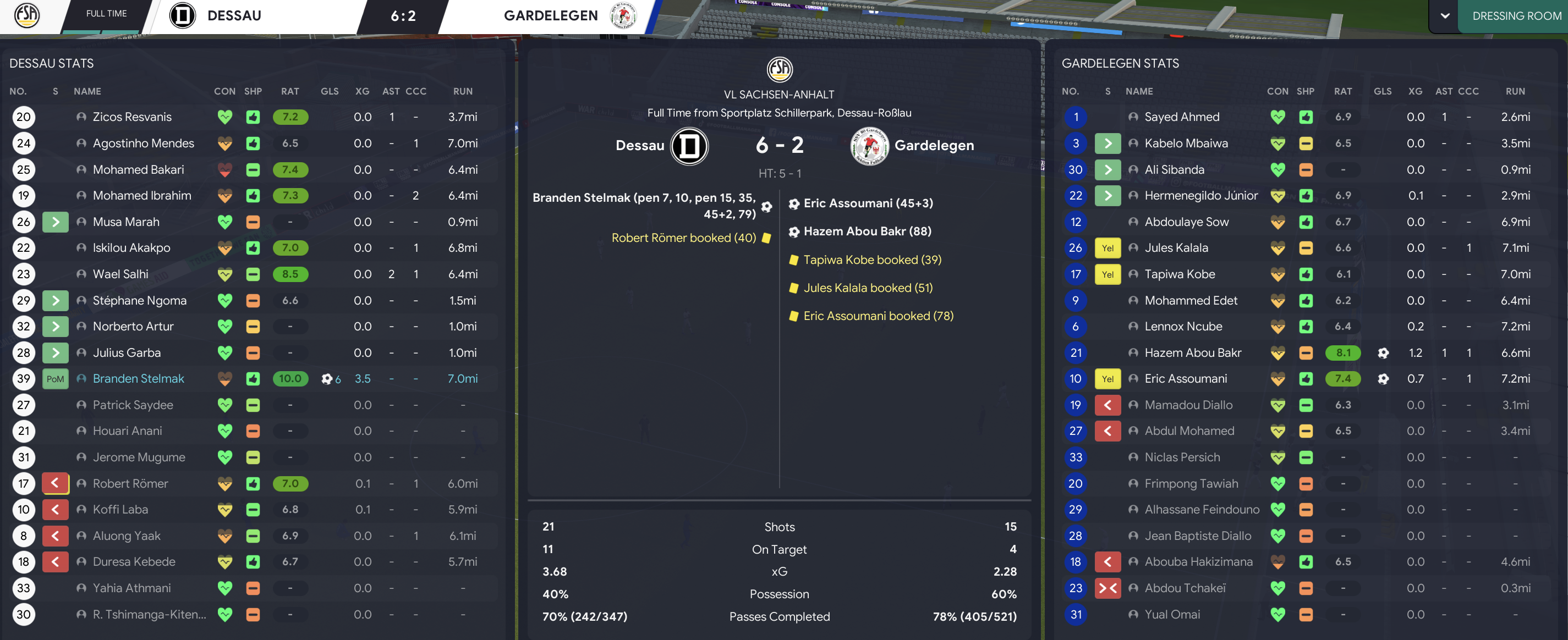This screenshot has width=1568, height=640.
Task: Click the Gardelegen club badge in scoreline
Action: click(869, 146)
